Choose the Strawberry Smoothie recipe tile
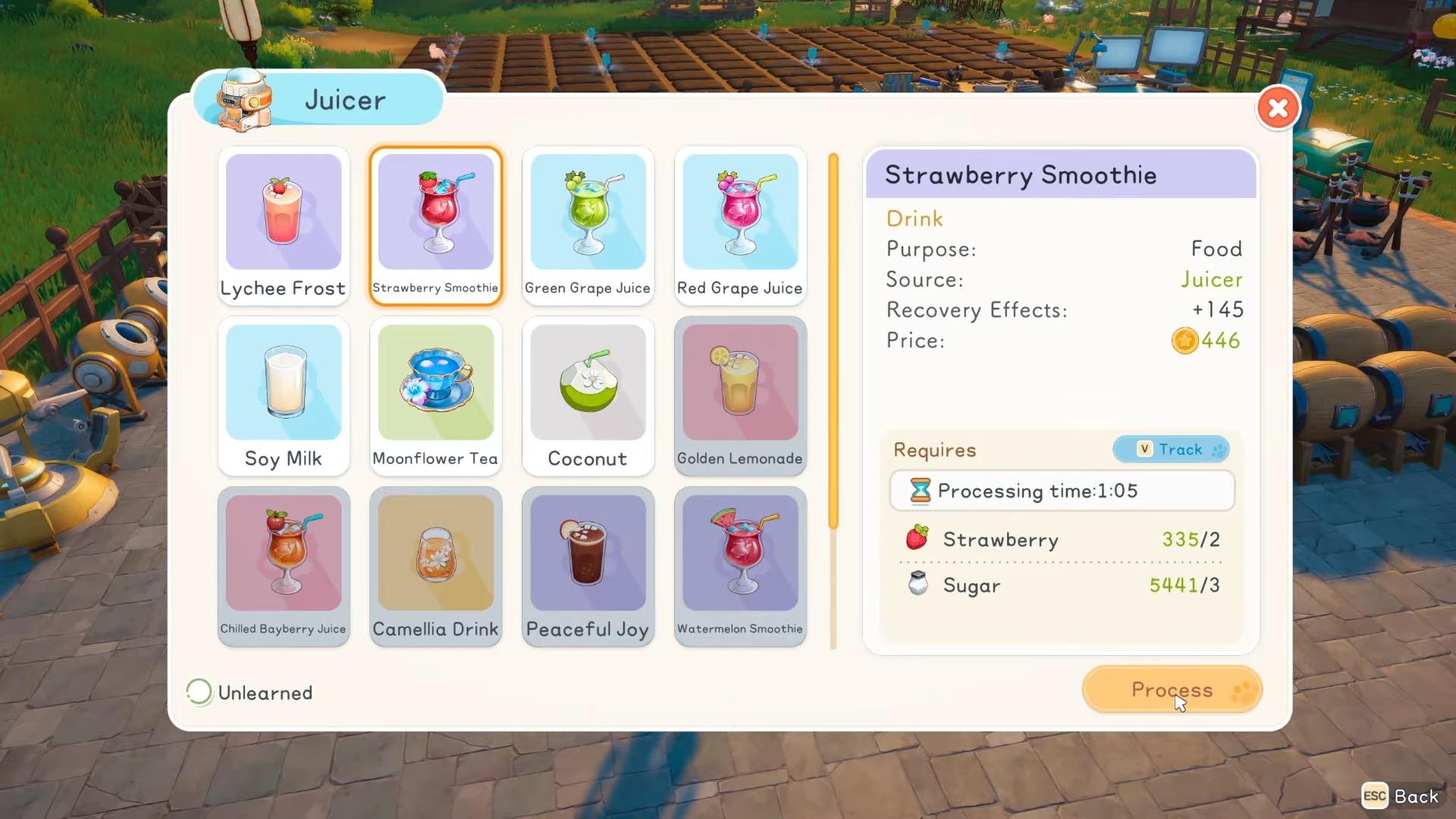 436,225
